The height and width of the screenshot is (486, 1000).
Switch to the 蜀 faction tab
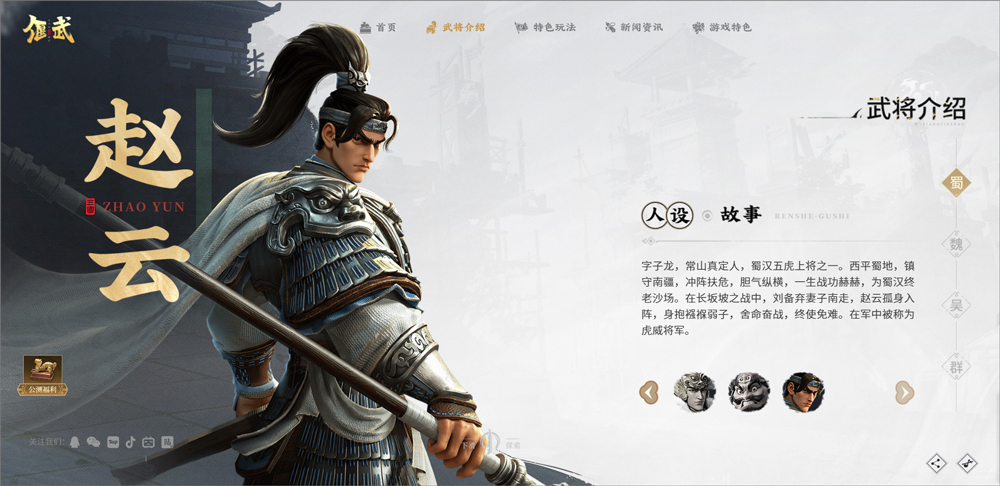coord(957,181)
